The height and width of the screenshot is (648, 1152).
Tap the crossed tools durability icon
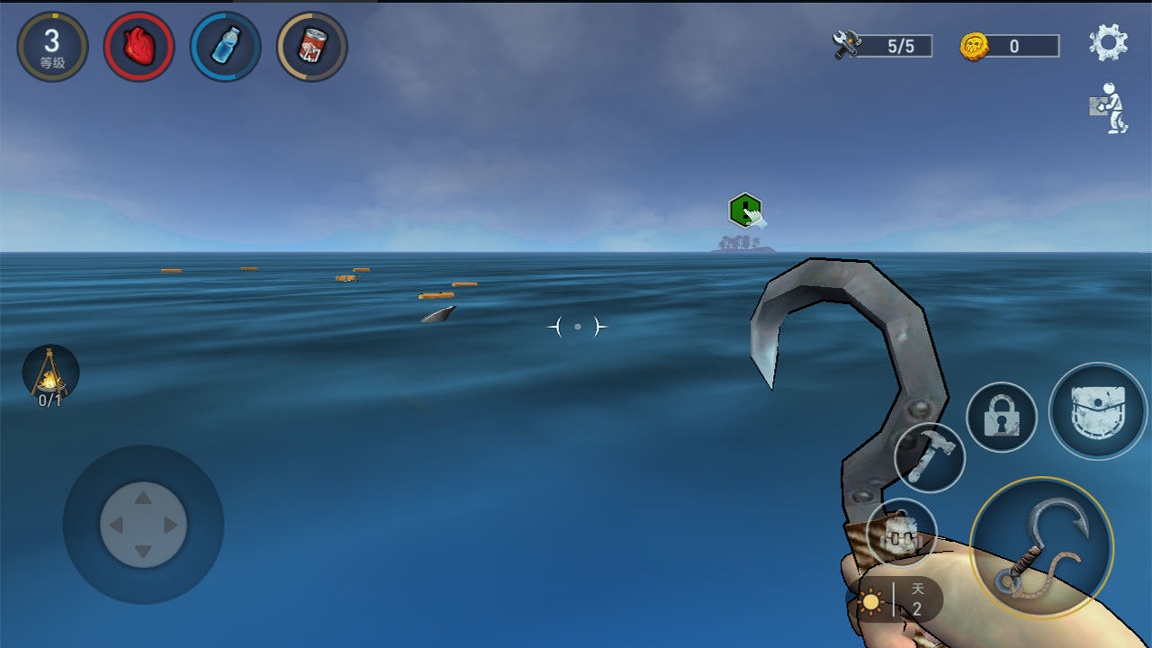847,45
